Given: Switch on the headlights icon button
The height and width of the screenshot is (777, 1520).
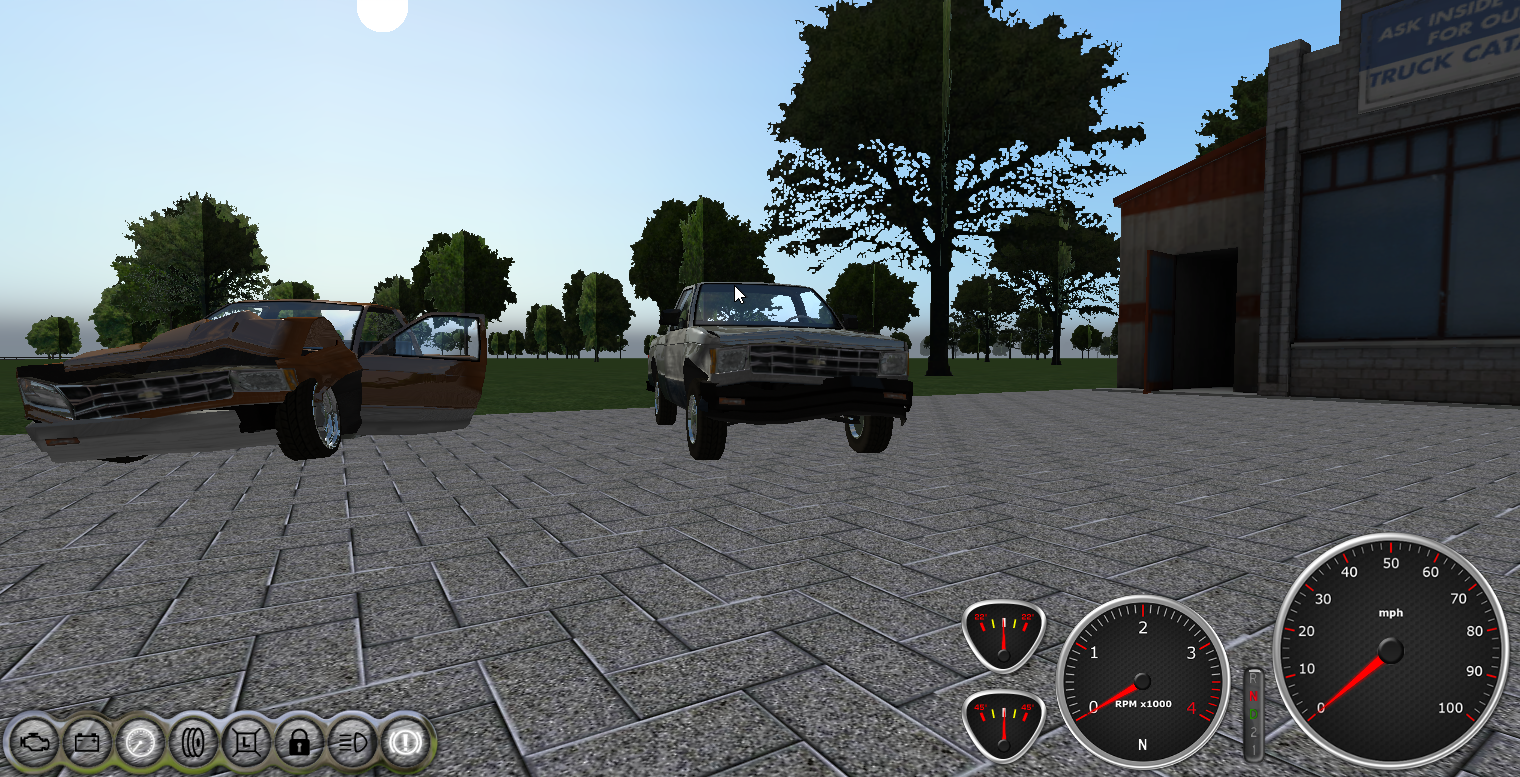Looking at the screenshot, I should pos(352,742).
